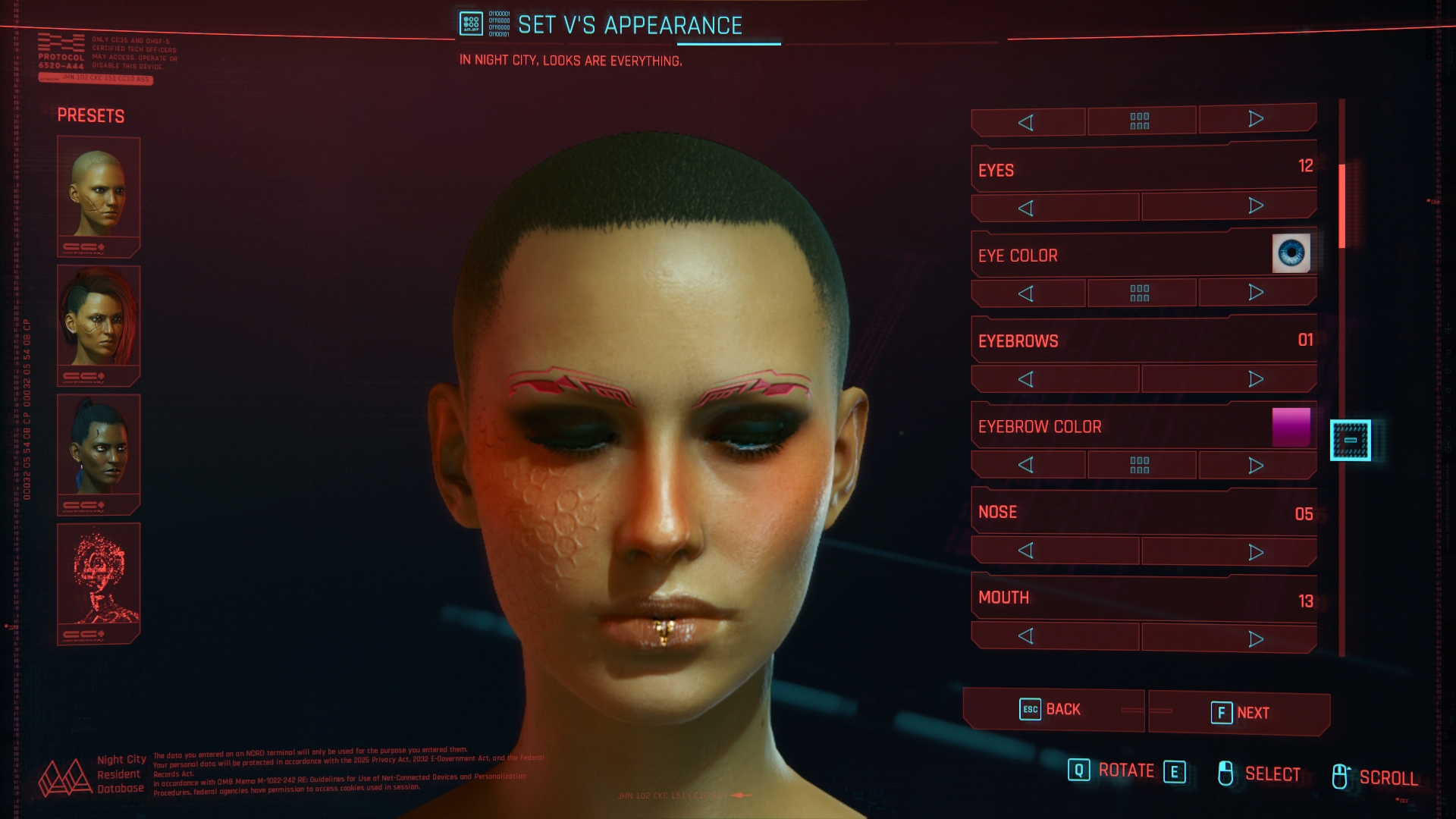This screenshot has height=819, width=1456.
Task: Click the mouse icon next to SELECT
Action: click(x=1226, y=773)
